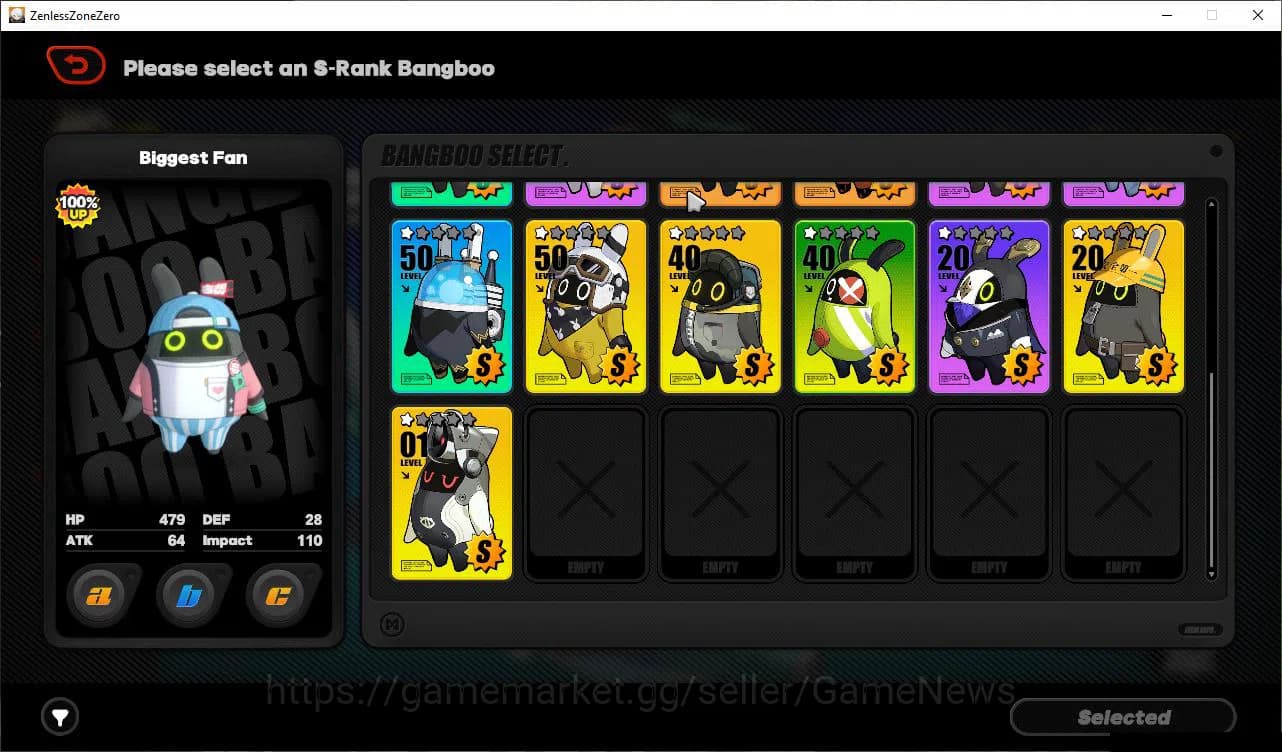Open the filter icon in bottom-left corner
The width and height of the screenshot is (1282, 752).
(x=60, y=717)
